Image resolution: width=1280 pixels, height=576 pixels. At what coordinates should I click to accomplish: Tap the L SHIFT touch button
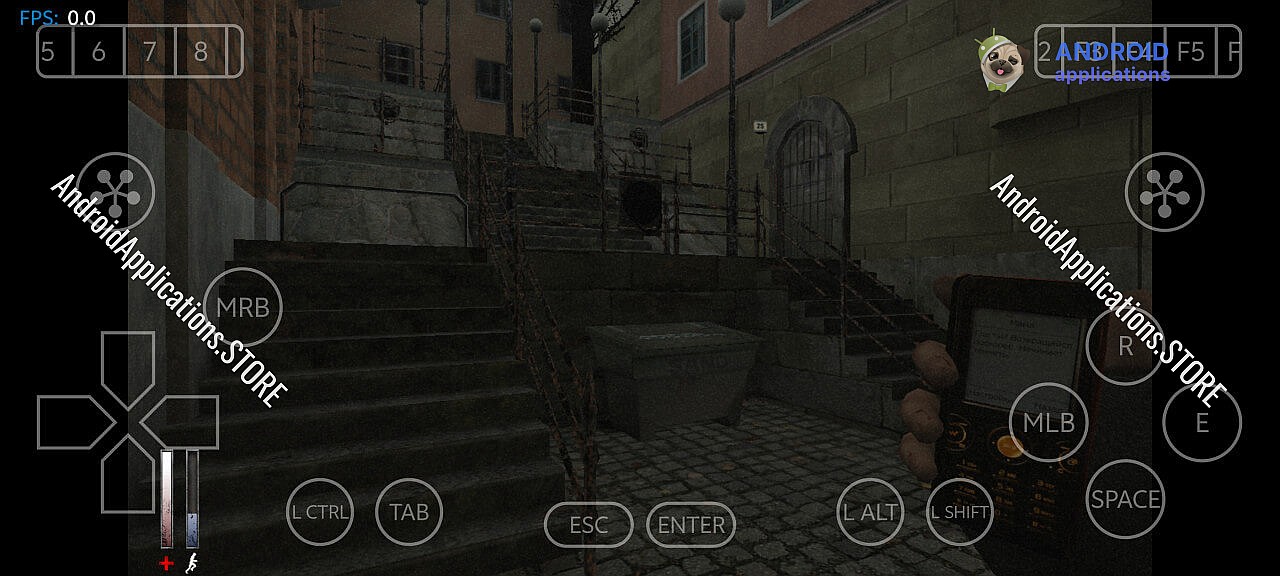pos(960,512)
